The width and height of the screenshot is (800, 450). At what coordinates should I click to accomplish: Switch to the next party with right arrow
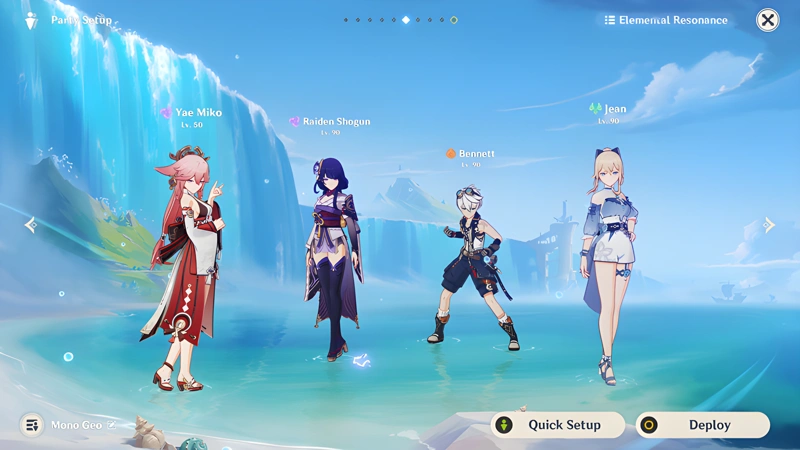(769, 225)
